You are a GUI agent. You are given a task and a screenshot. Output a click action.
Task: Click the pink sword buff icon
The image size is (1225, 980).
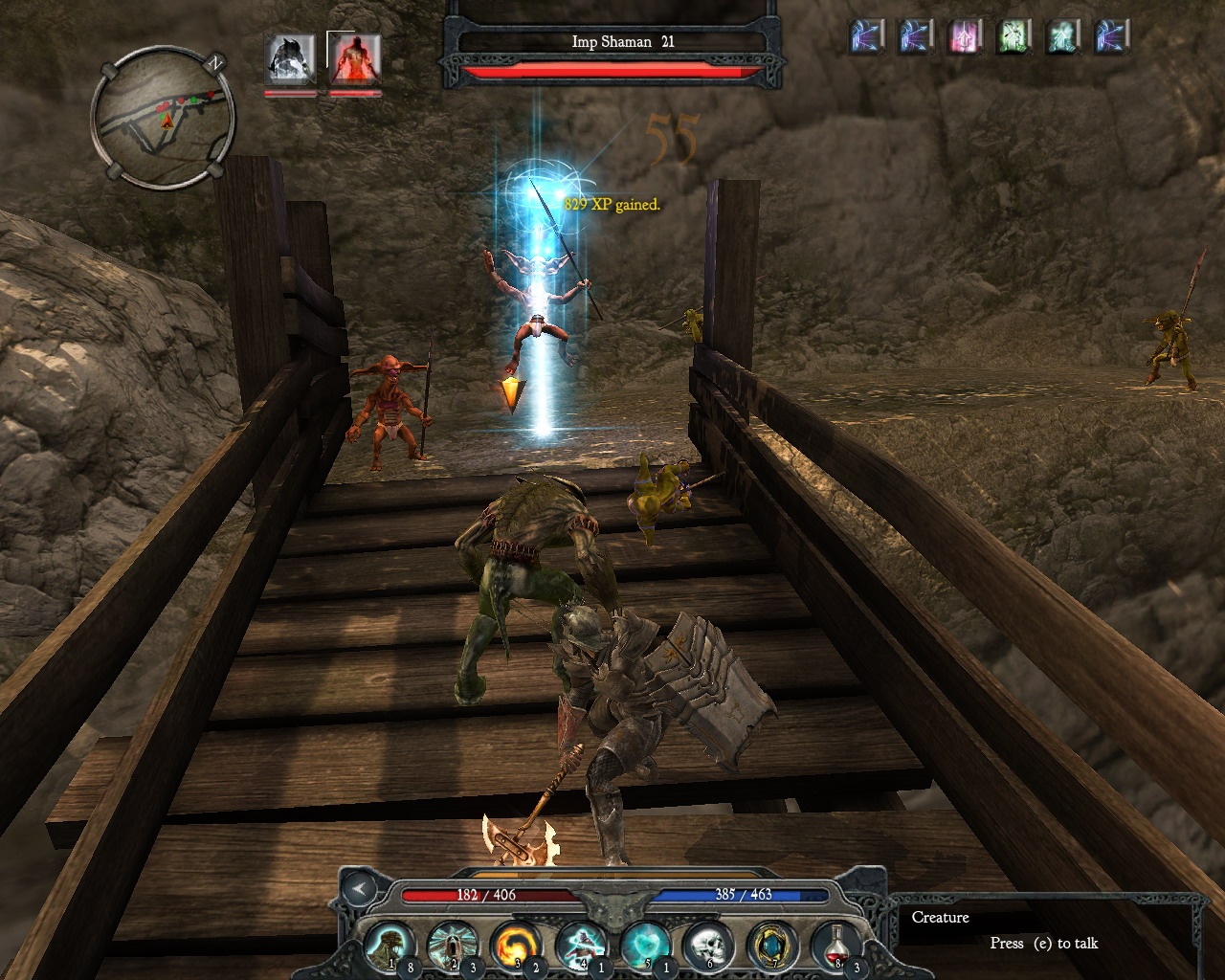point(965,38)
